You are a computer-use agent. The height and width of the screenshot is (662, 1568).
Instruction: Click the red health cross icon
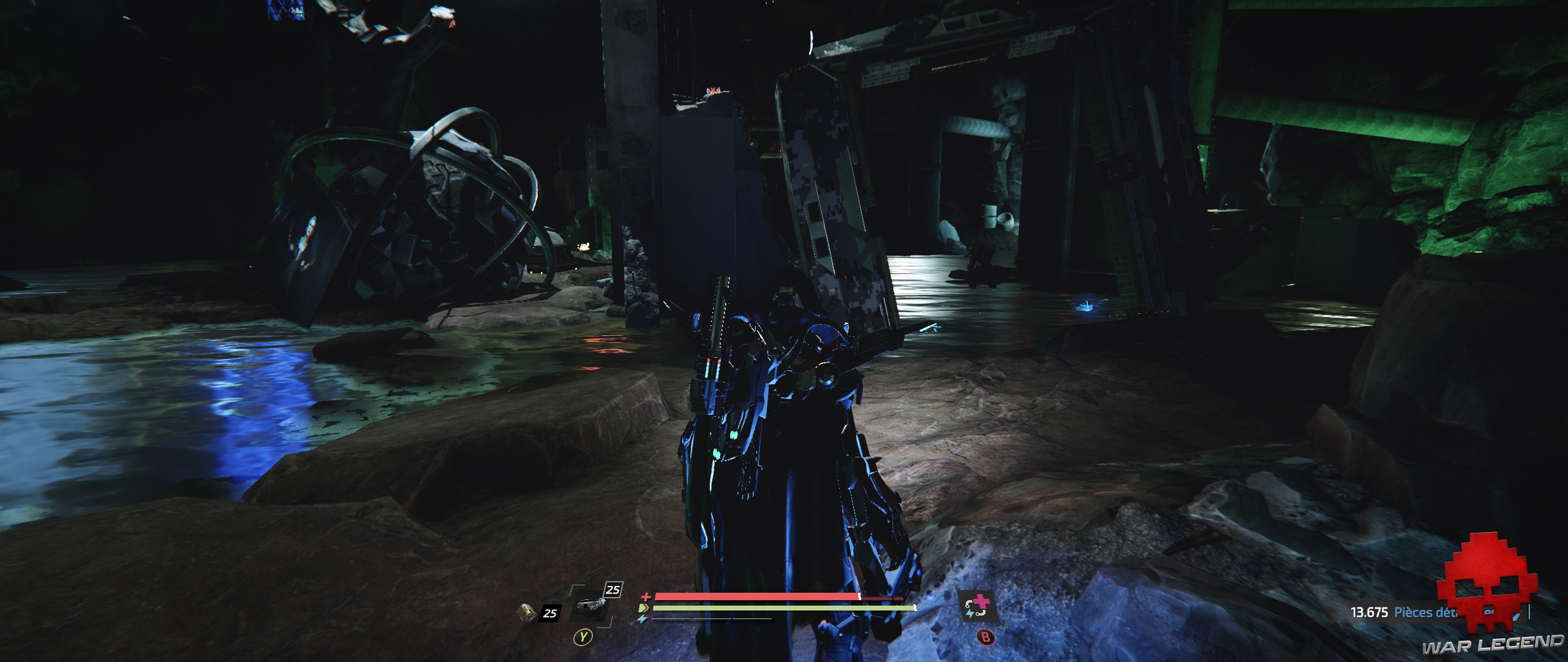[x=646, y=596]
